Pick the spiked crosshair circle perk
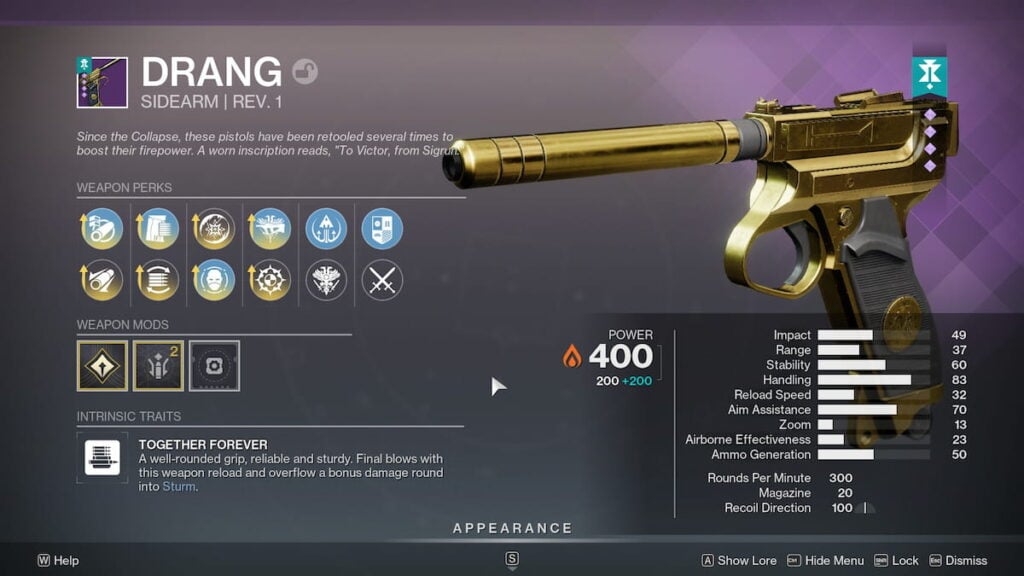This screenshot has width=1024, height=576. tap(270, 280)
